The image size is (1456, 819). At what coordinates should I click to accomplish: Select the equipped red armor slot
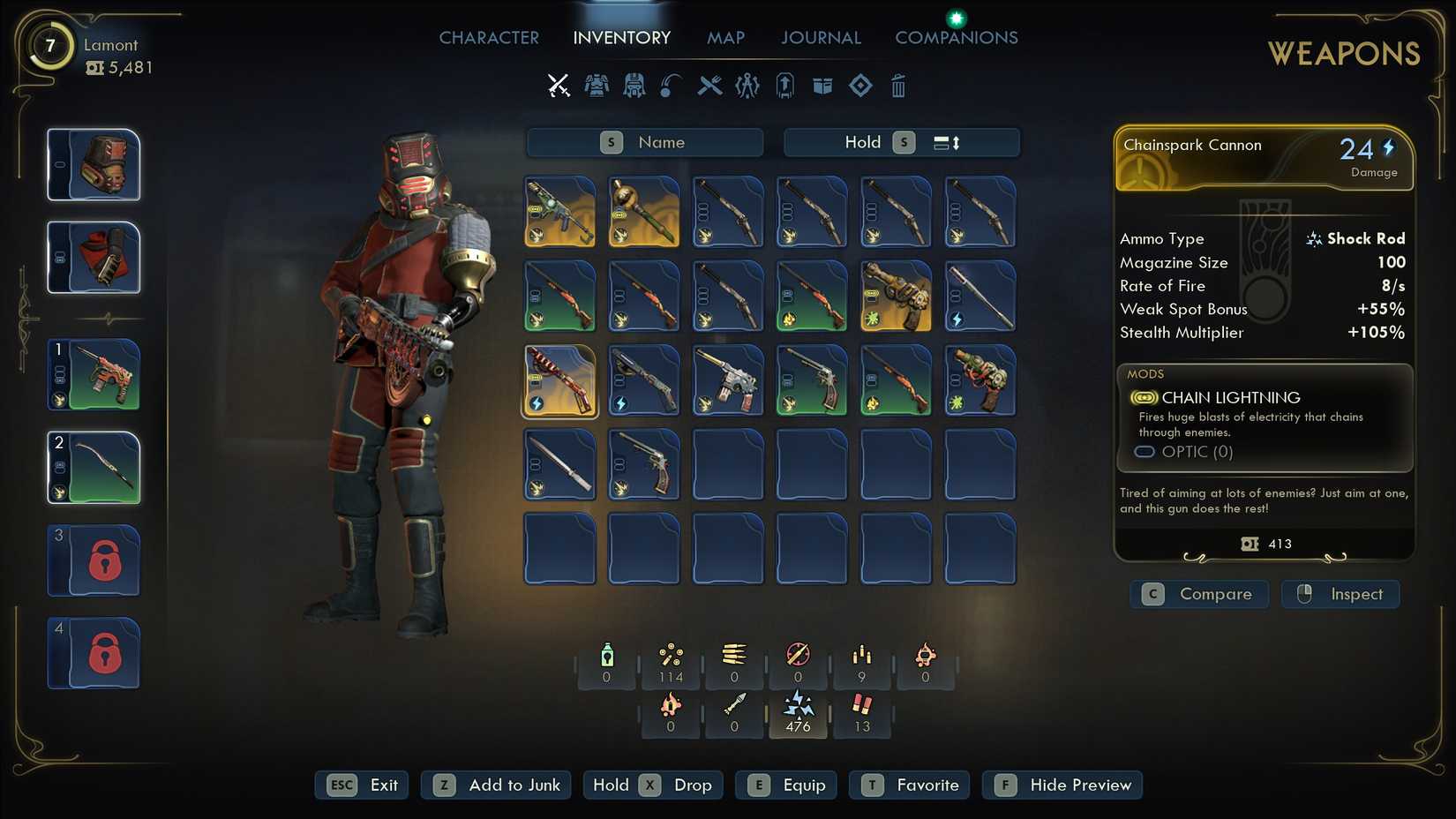pos(94,258)
